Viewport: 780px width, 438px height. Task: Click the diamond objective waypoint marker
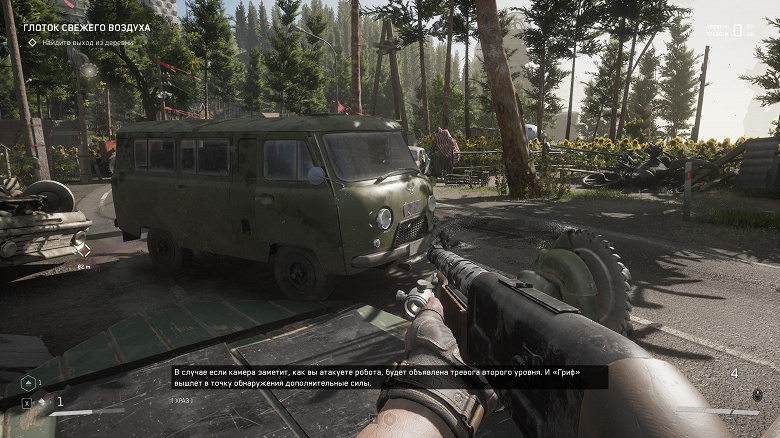tap(84, 250)
